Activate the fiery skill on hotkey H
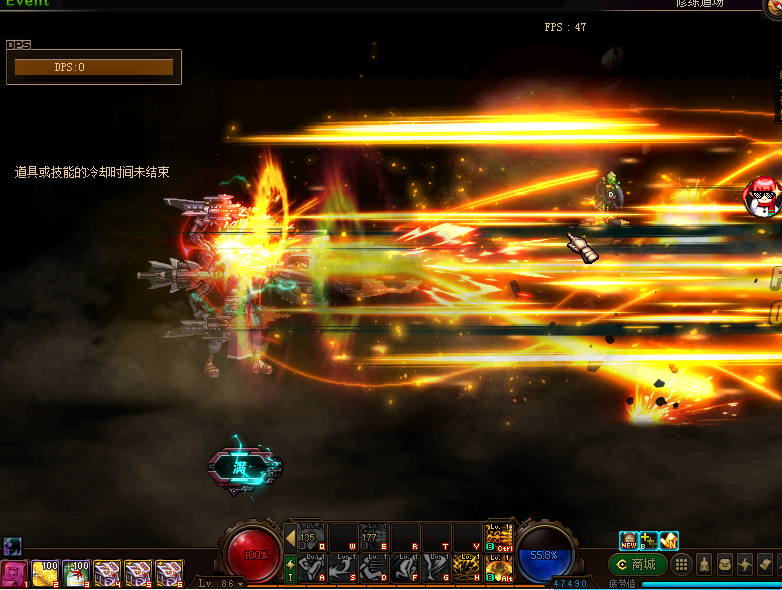782x590 pixels. pyautogui.click(x=467, y=568)
